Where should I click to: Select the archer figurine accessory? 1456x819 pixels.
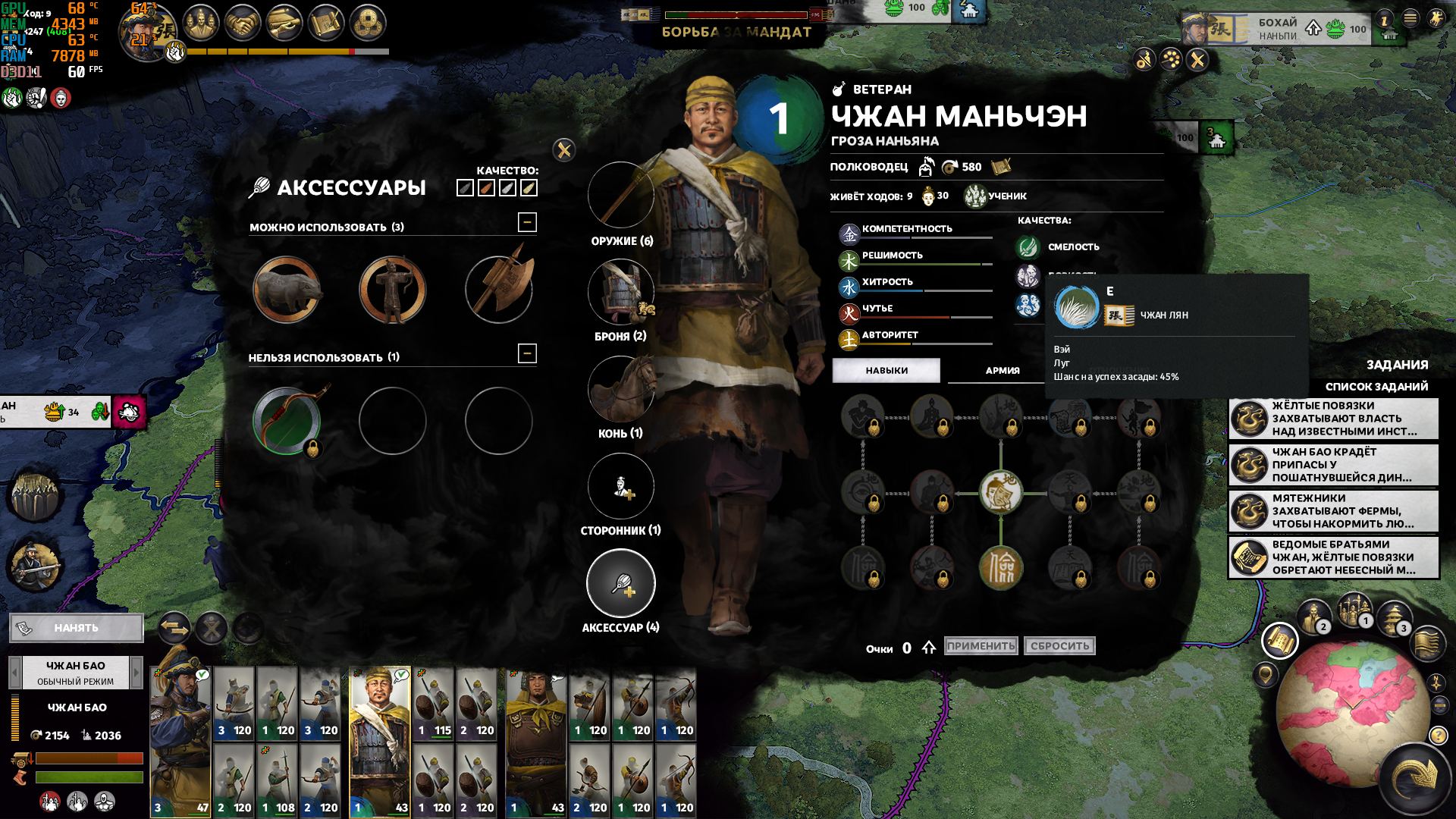point(392,290)
